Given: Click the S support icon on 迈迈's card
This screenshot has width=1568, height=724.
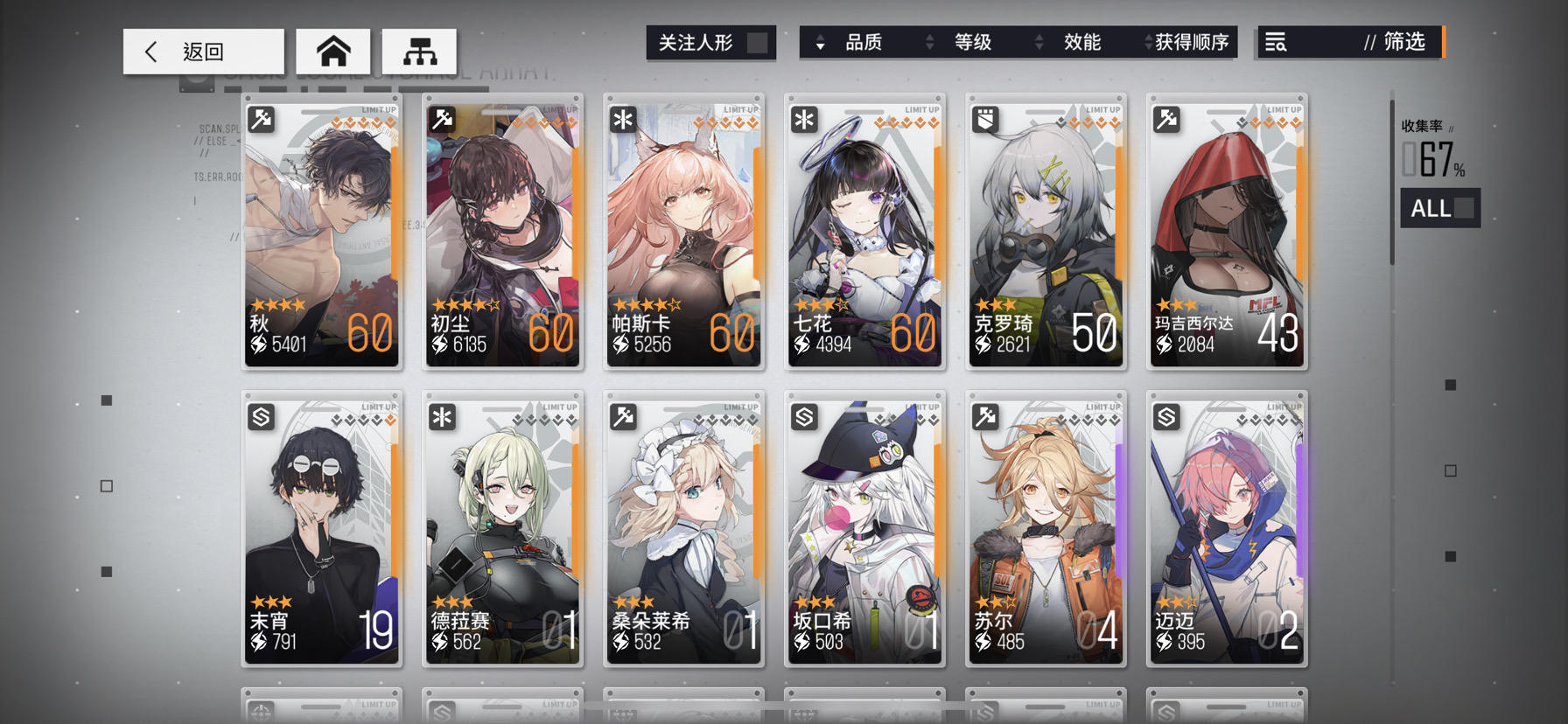Looking at the screenshot, I should pos(1165,418).
